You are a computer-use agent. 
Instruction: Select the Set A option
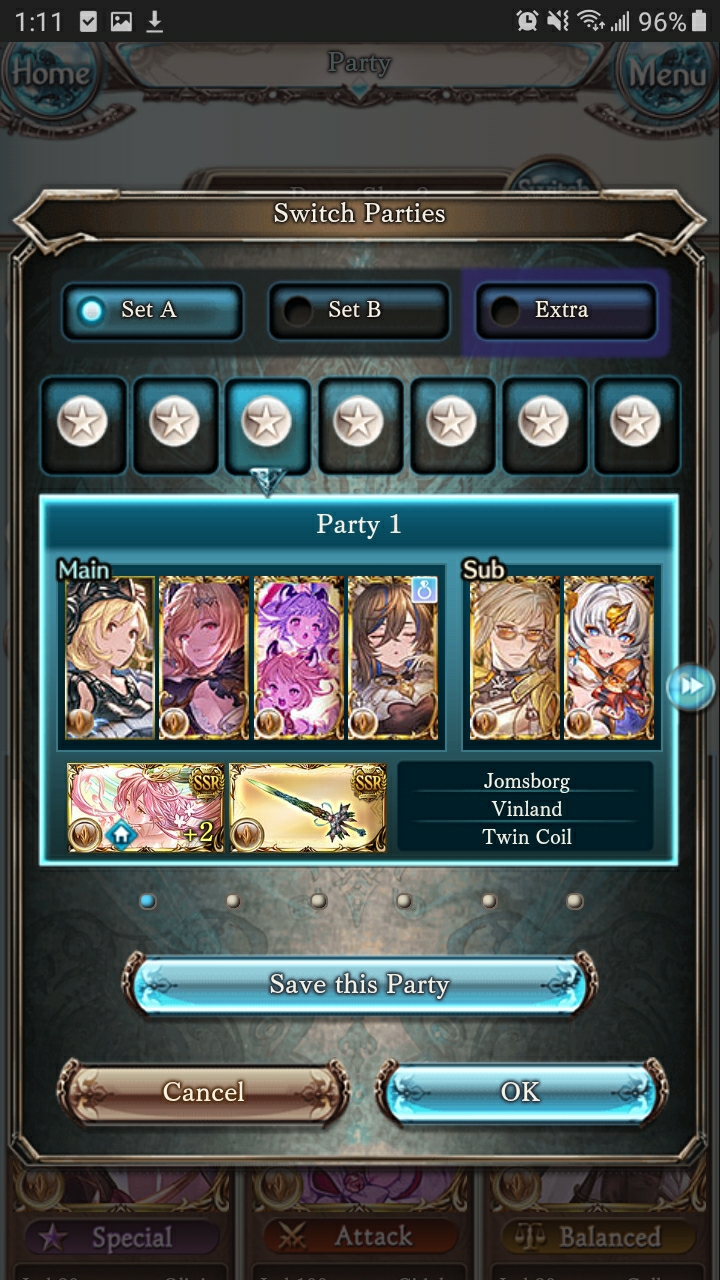[152, 310]
